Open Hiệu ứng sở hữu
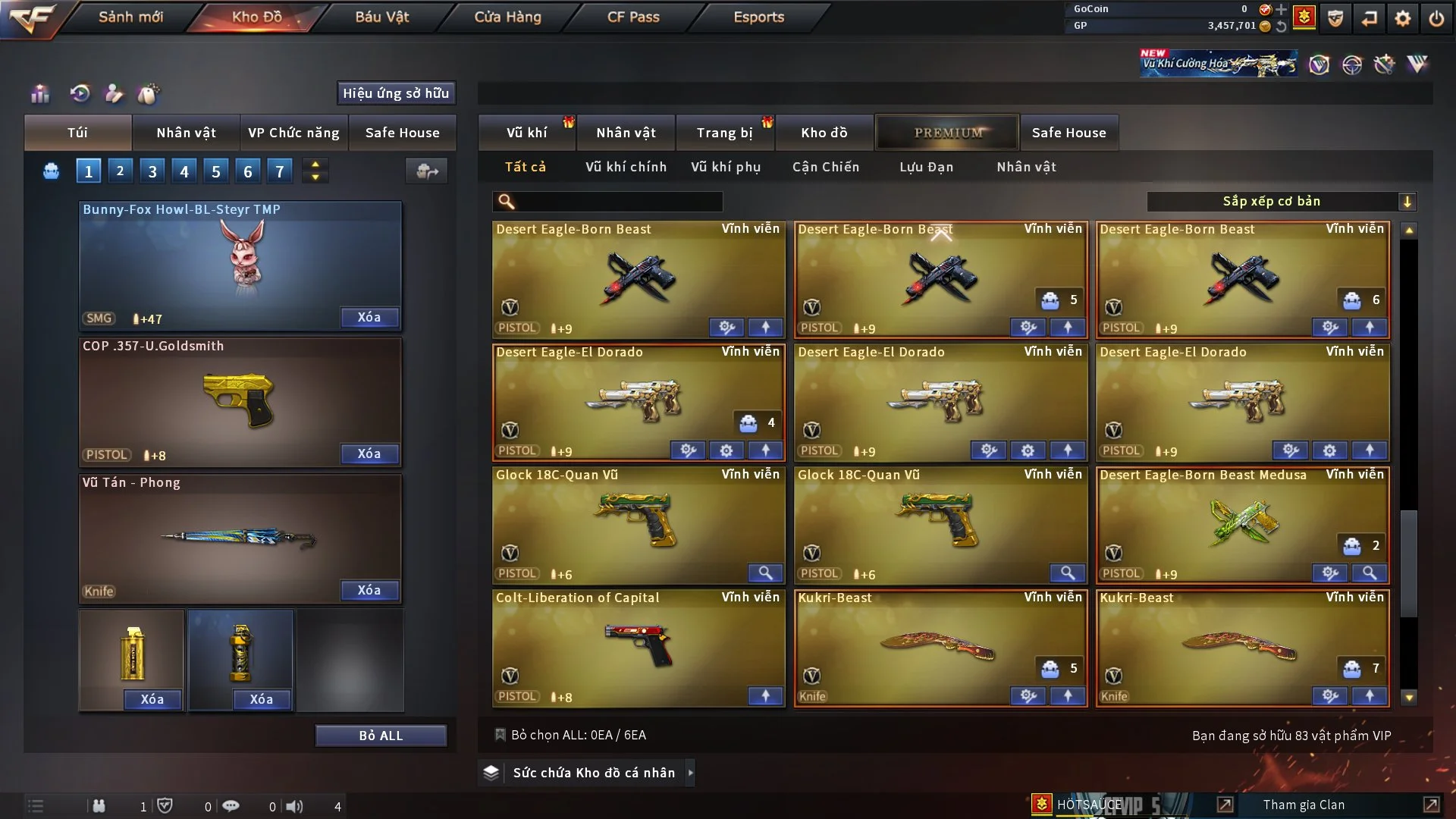This screenshot has height=819, width=1456. [x=396, y=93]
